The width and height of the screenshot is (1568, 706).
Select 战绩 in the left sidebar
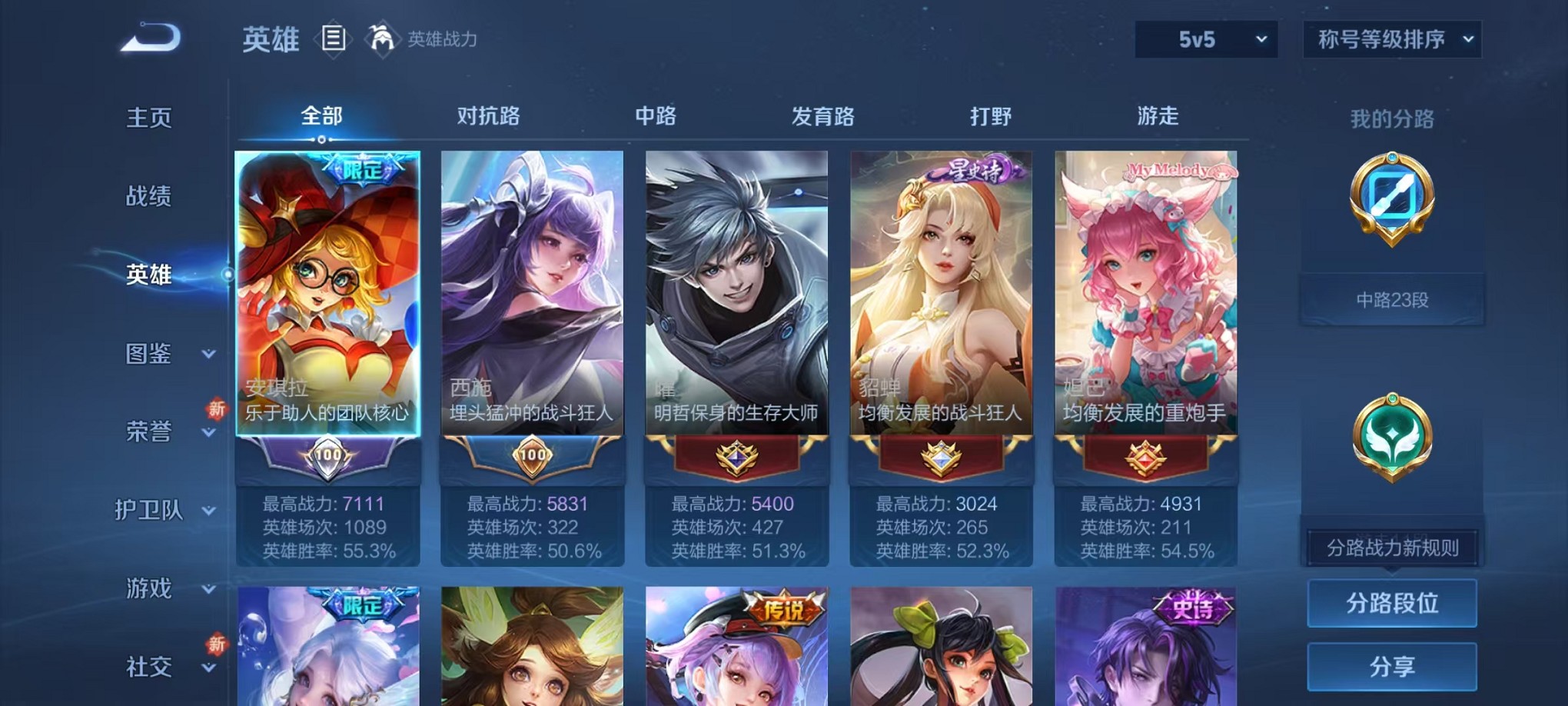tap(149, 196)
